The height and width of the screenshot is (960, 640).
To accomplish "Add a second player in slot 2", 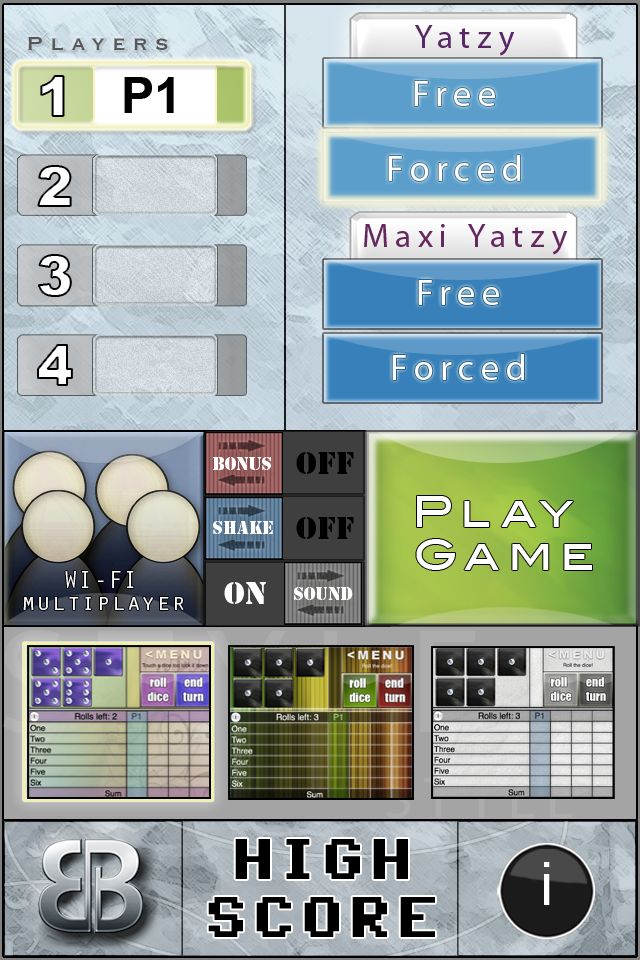I will click(x=131, y=186).
